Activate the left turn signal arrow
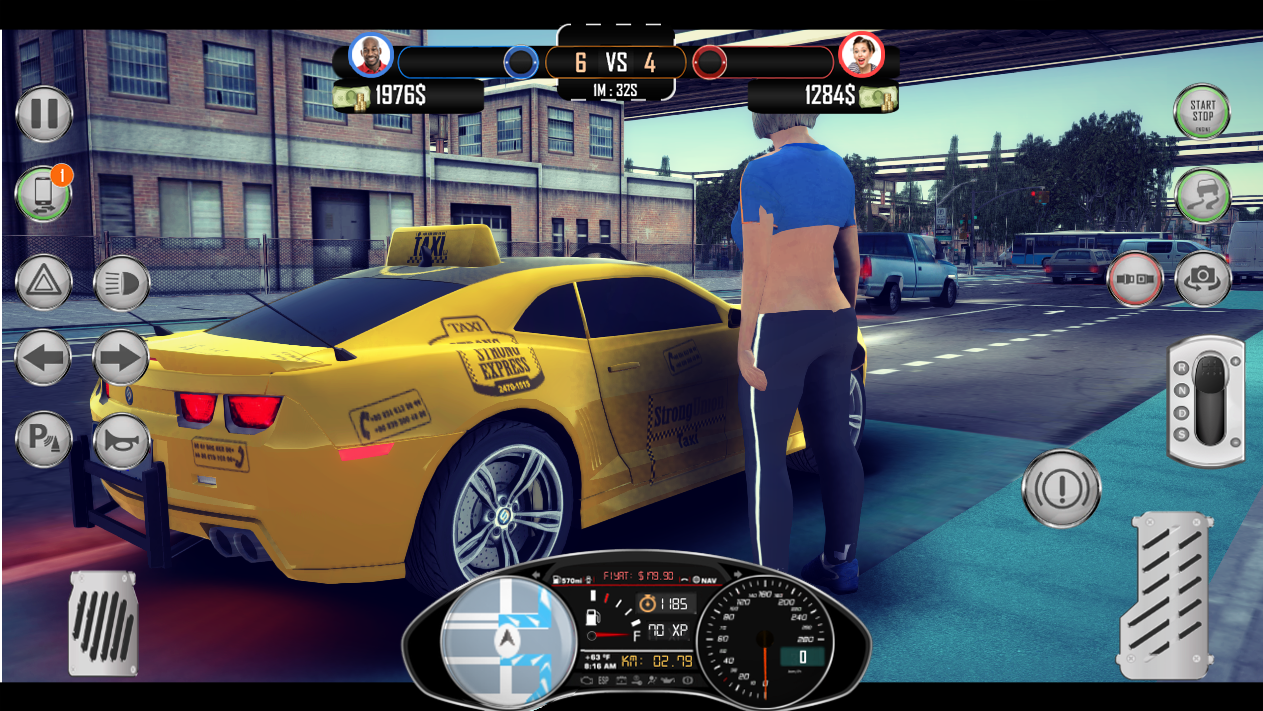Image resolution: width=1263 pixels, height=711 pixels. 44,358
